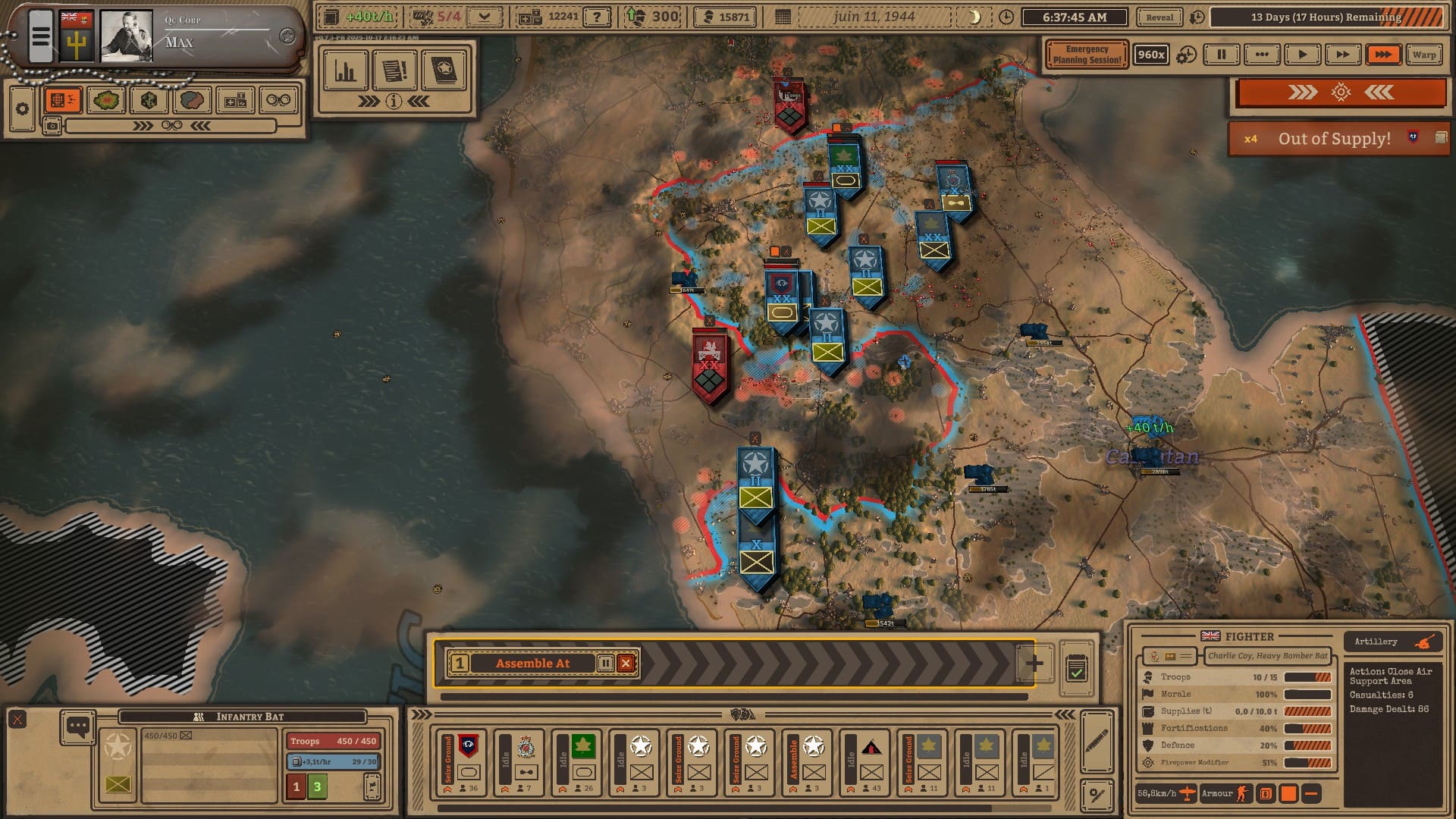Open the settings gear icon
This screenshot has height=819, width=1456.
point(22,109)
